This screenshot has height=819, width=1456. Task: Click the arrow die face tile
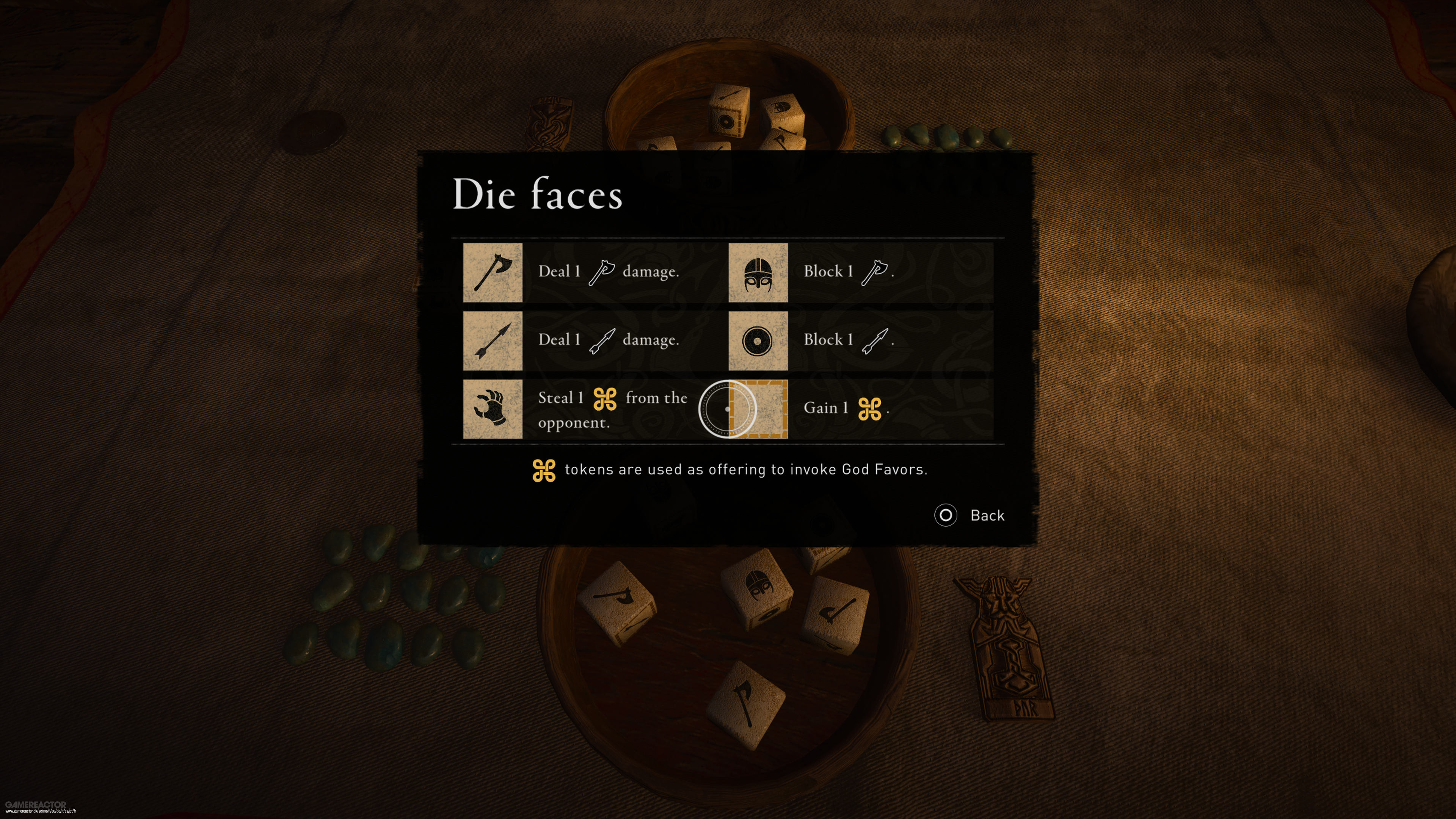coord(492,341)
